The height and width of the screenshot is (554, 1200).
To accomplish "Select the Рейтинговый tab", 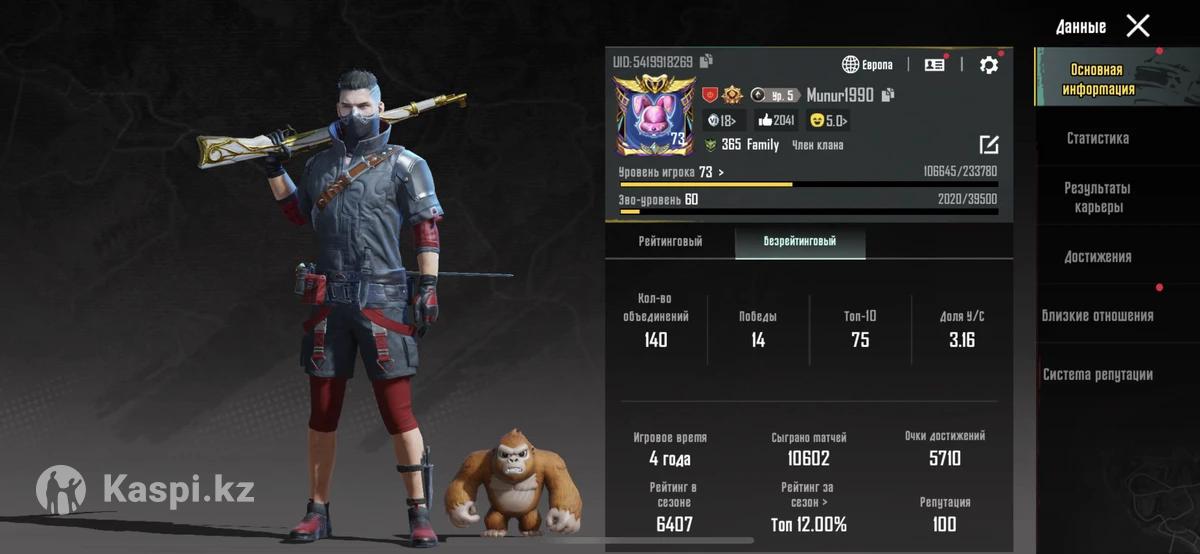I will tap(670, 242).
